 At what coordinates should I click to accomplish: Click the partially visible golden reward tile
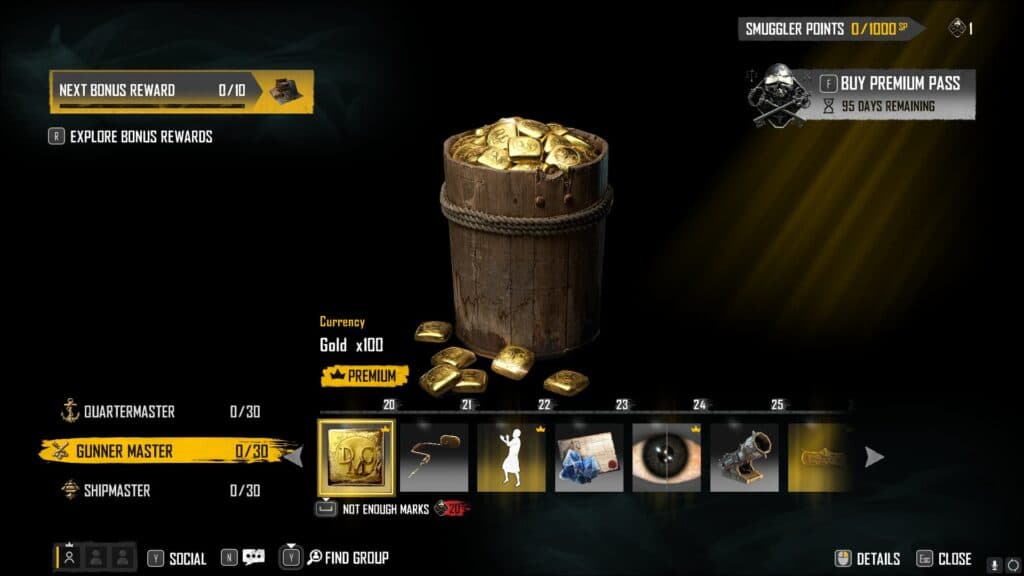[820, 457]
